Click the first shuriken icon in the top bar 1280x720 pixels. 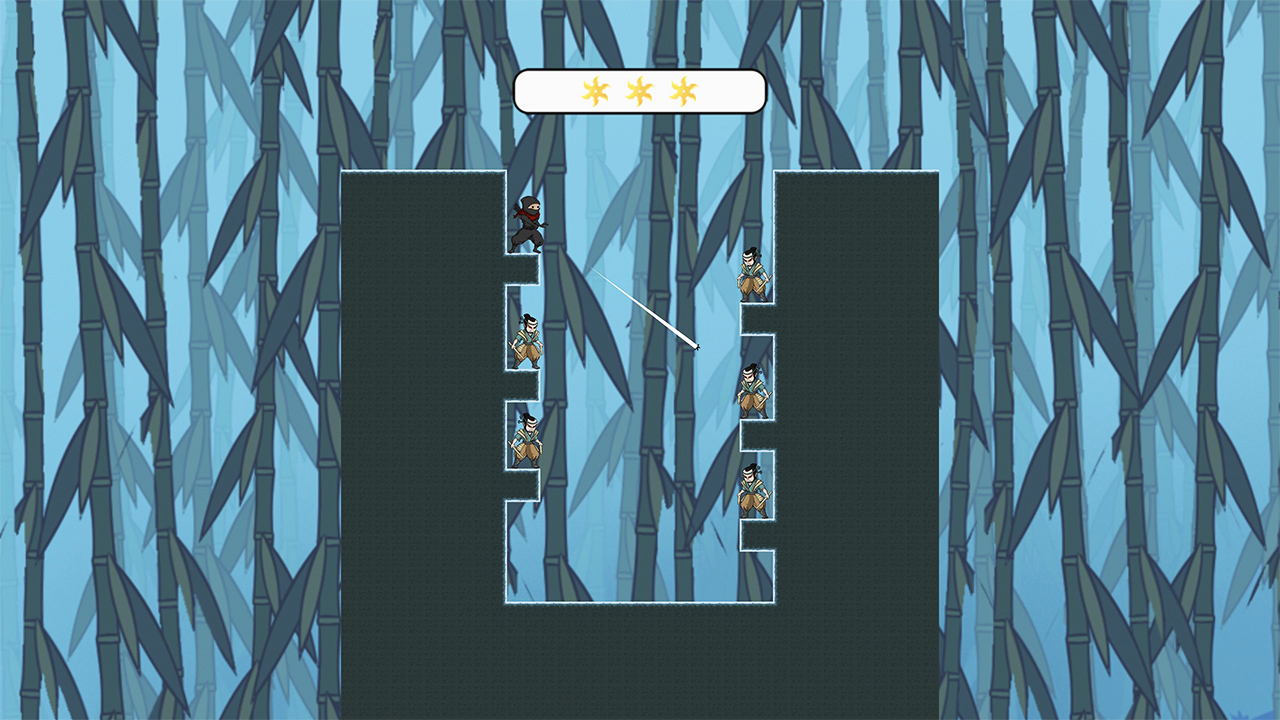(x=597, y=90)
